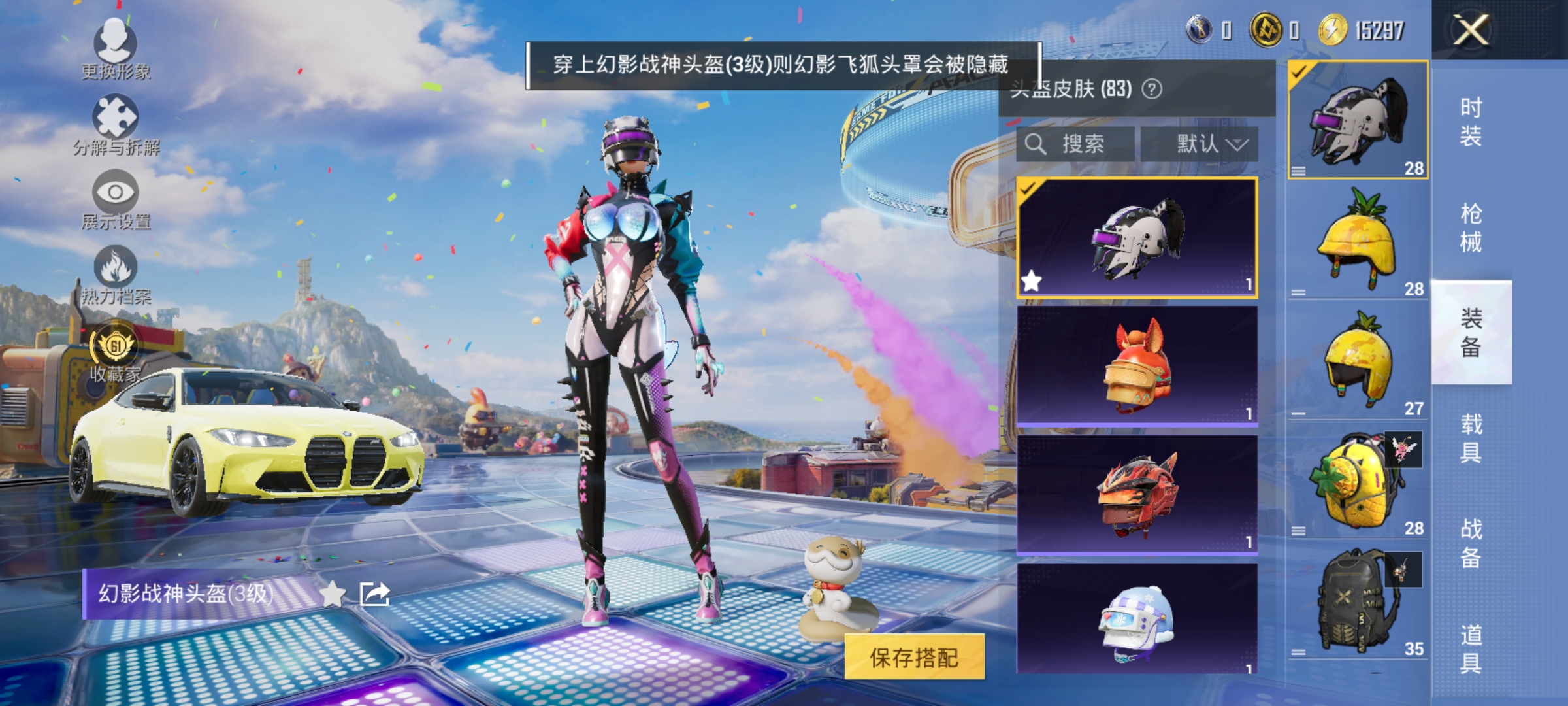Expand the 默认 sort dropdown
Viewport: 1568px width, 706px height.
tap(1212, 144)
